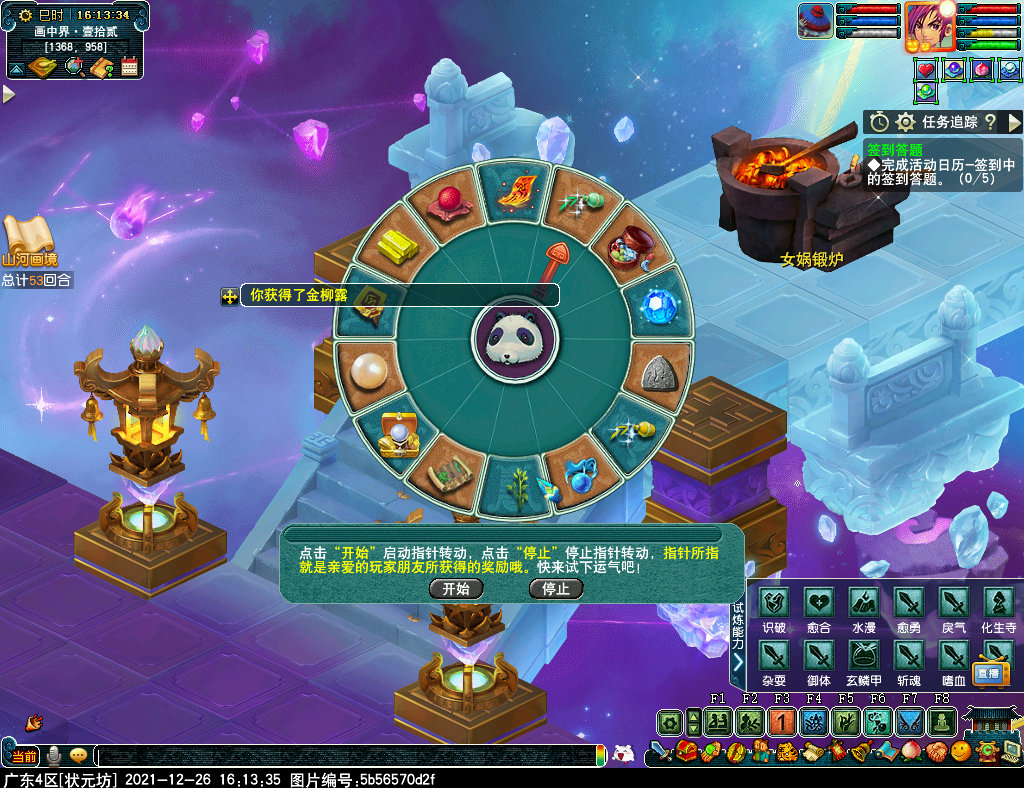
Task: Open the world map magnifier icon
Action: click(74, 67)
